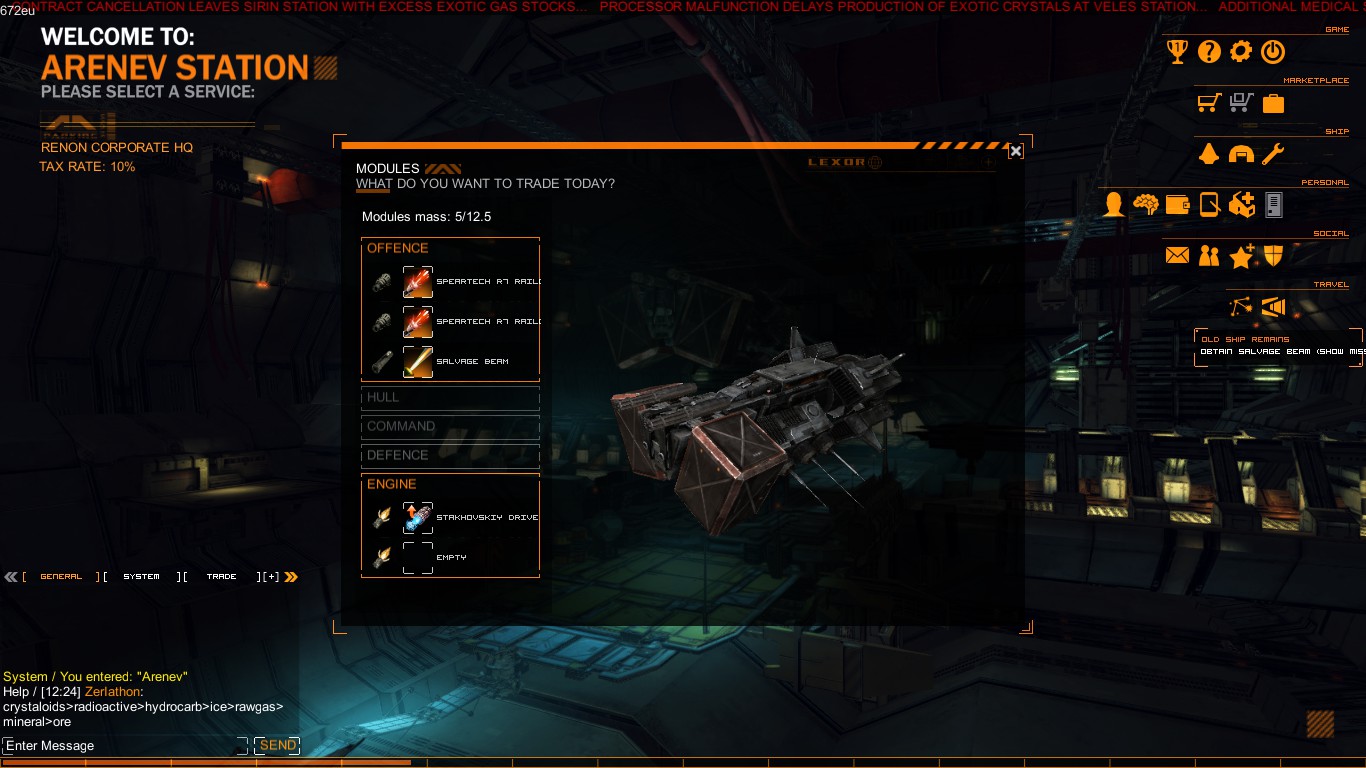
Task: Choose the empty engine slot
Action: tap(418, 557)
